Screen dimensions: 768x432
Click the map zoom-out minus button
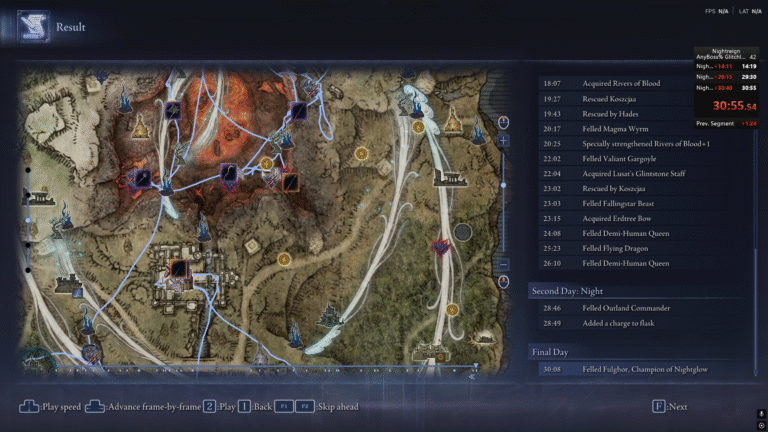[x=504, y=265]
